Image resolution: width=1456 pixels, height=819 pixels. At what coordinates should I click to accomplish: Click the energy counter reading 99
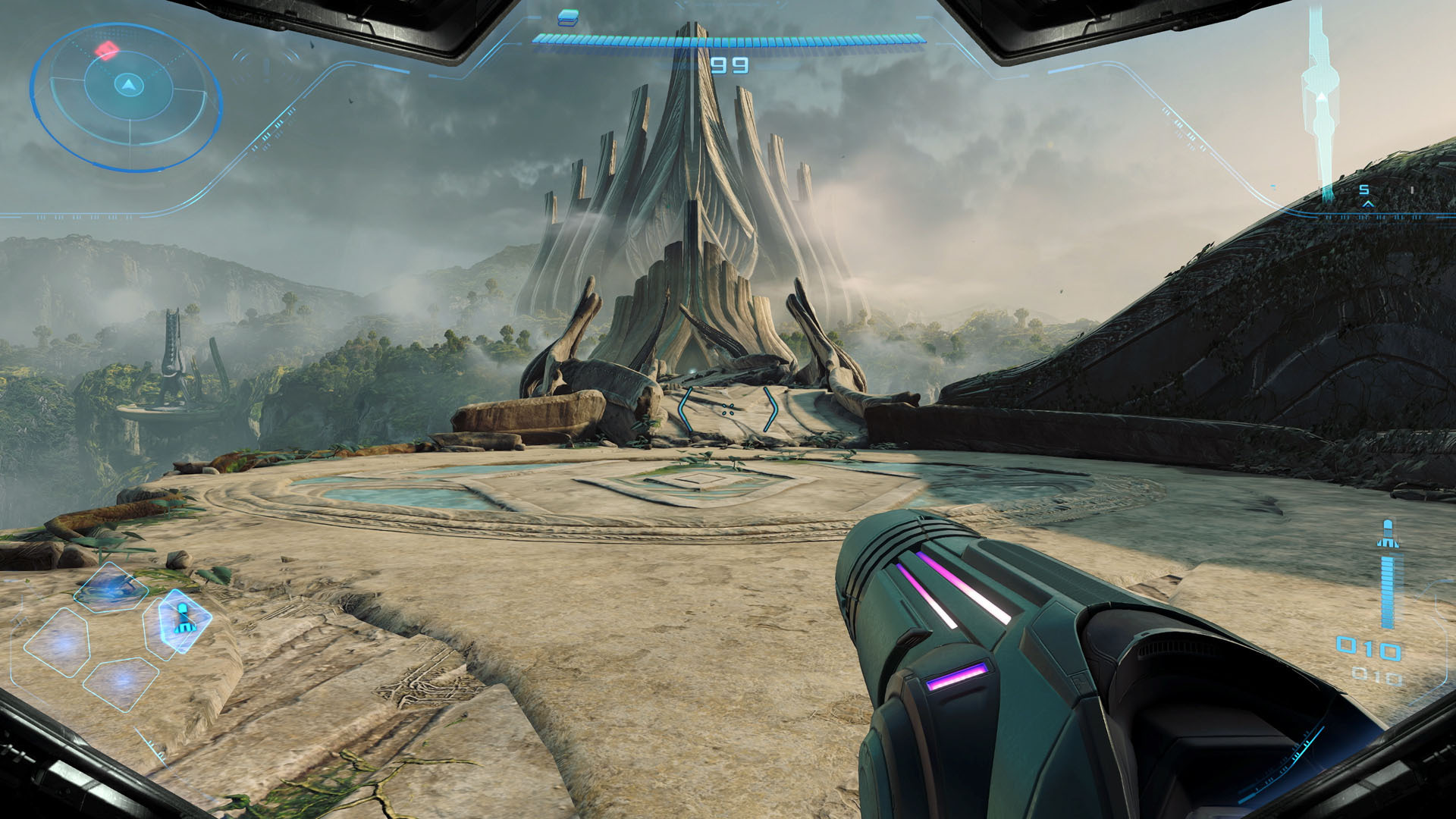point(730,64)
